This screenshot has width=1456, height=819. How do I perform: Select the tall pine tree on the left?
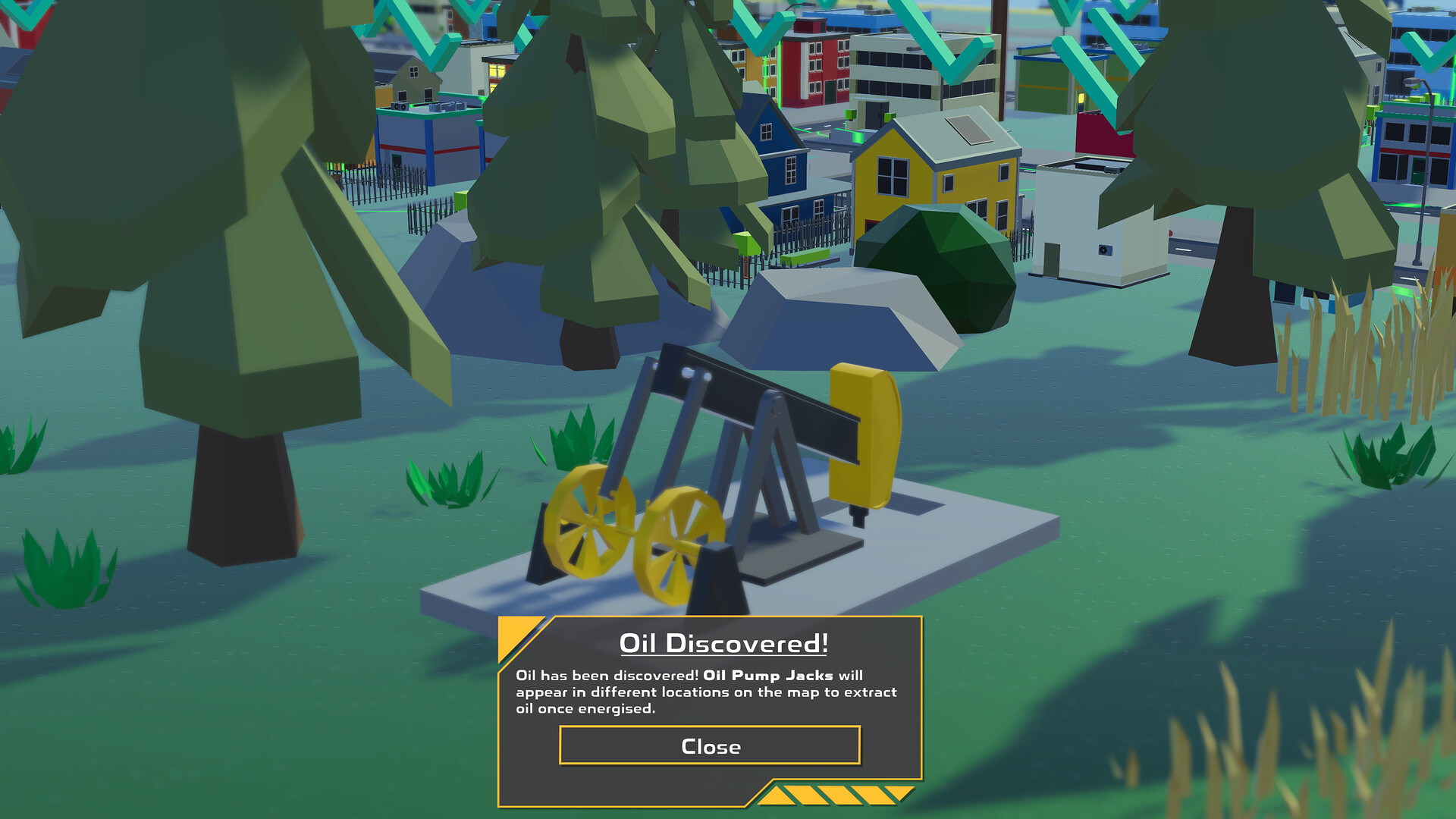(x=212, y=227)
